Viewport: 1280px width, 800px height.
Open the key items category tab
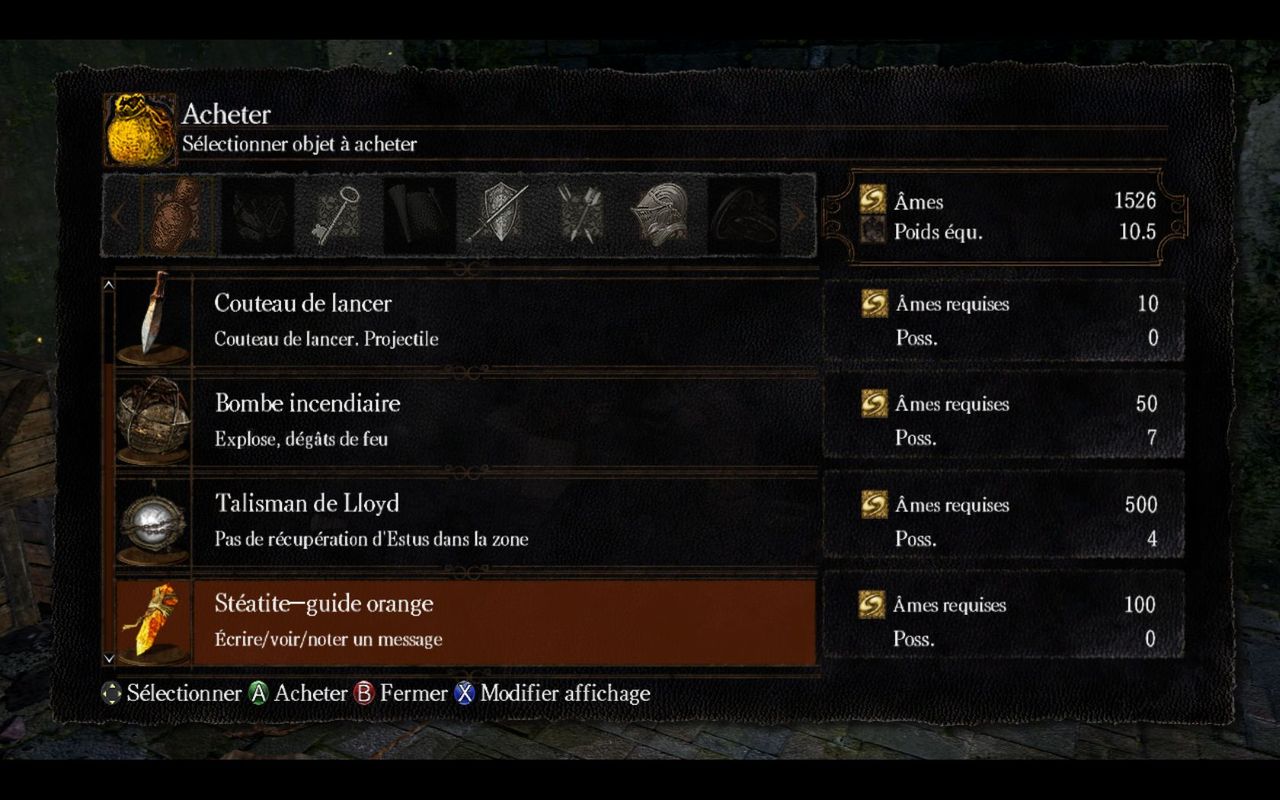point(332,213)
